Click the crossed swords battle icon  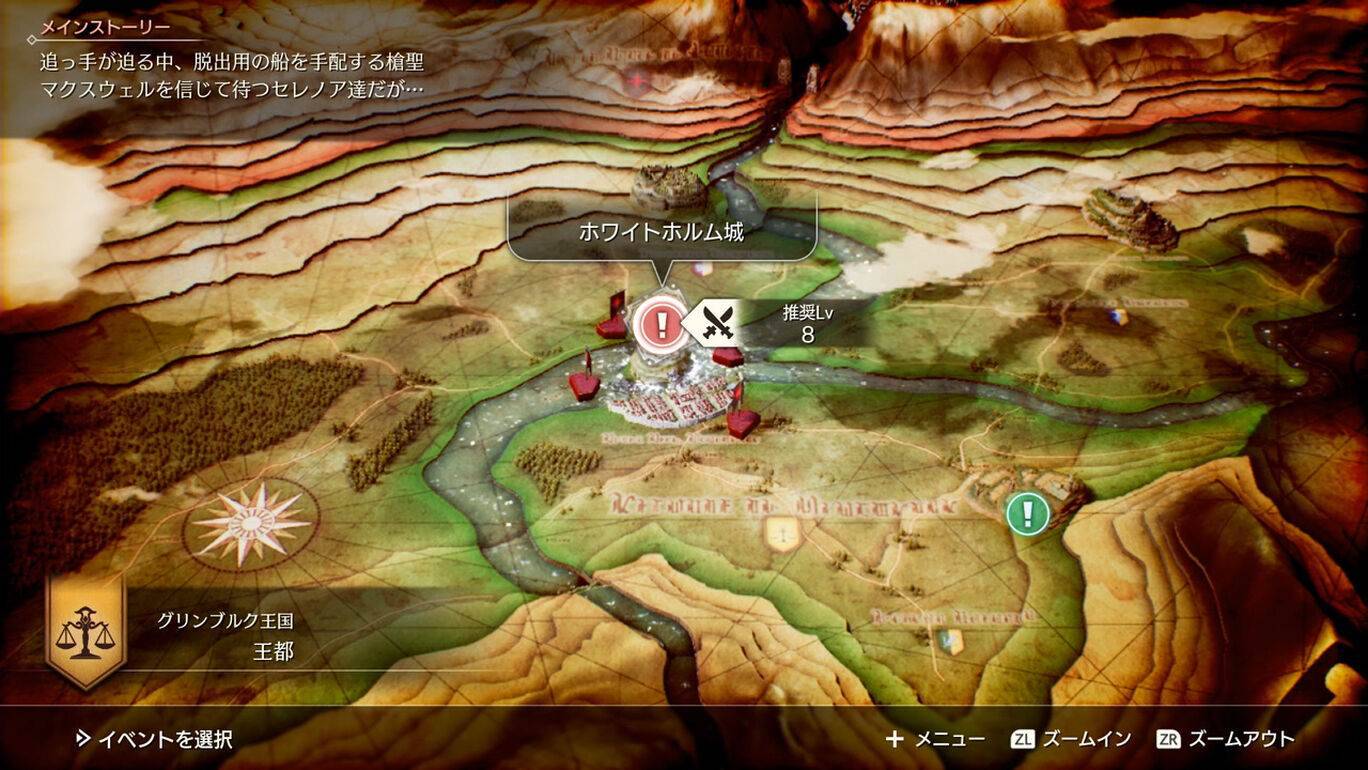(x=719, y=323)
